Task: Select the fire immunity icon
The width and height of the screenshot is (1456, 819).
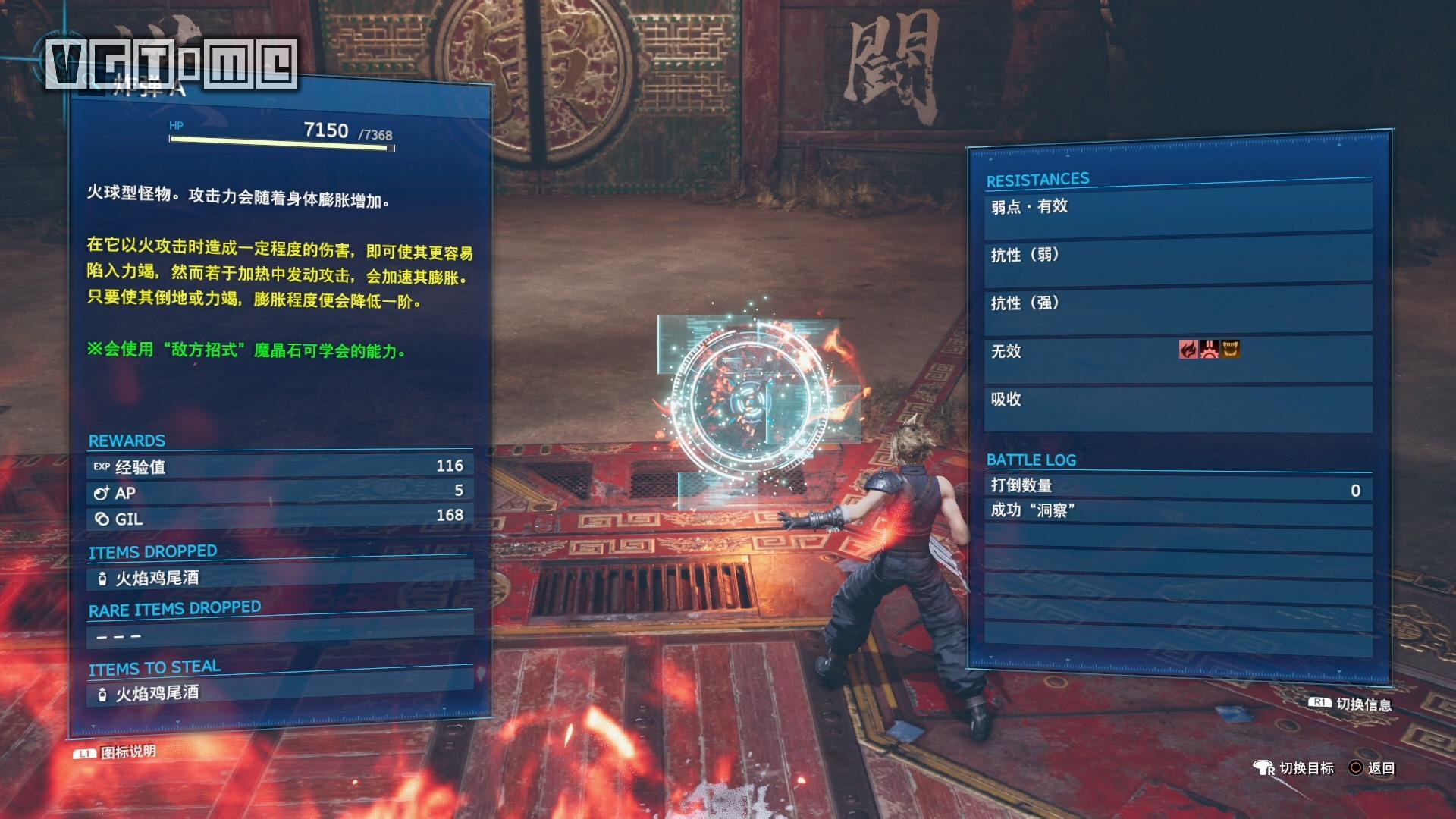Action: pyautogui.click(x=1188, y=349)
